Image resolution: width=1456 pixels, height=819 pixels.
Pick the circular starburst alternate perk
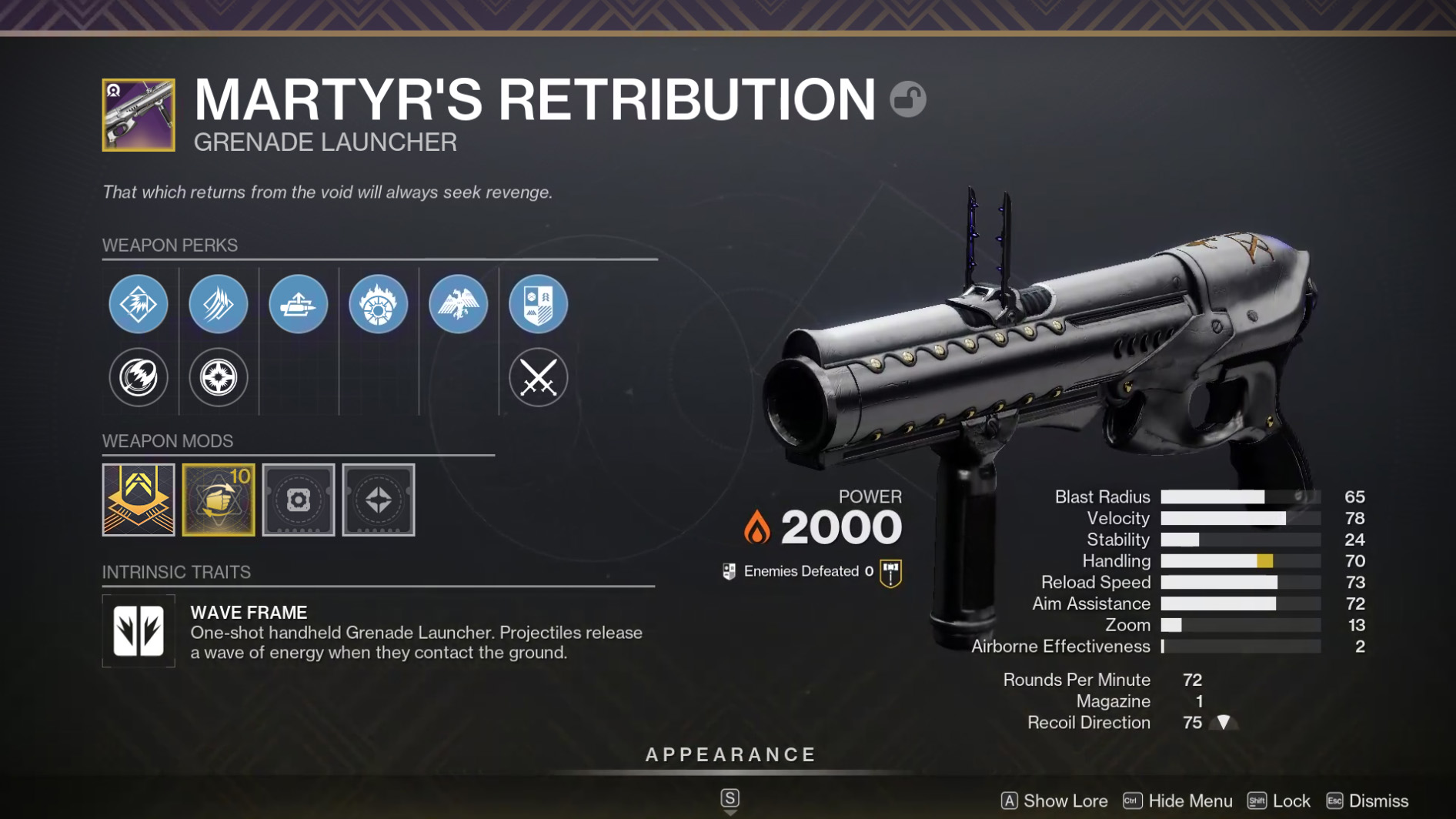pyautogui.click(x=219, y=377)
